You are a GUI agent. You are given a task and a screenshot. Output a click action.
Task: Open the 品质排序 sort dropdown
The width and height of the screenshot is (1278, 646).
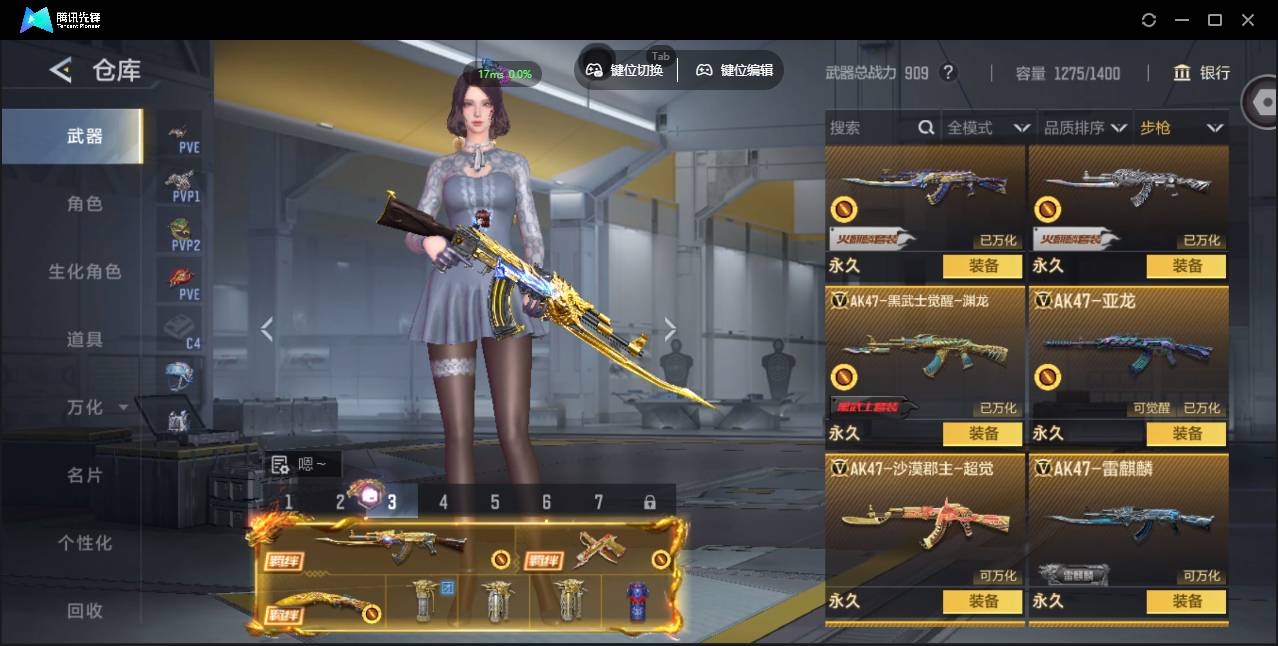pos(1085,128)
